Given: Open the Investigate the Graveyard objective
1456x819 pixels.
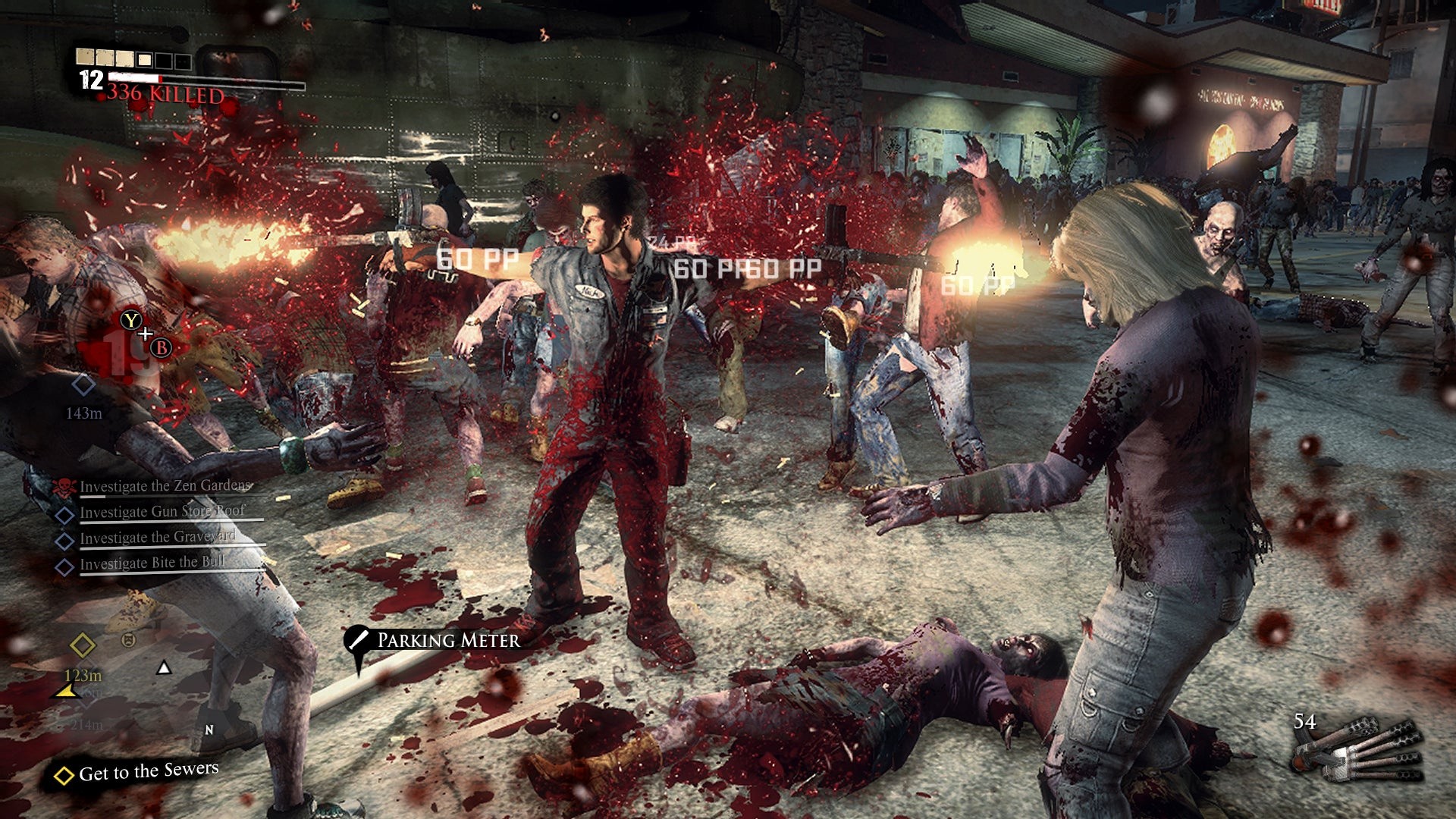Looking at the screenshot, I should point(157,538).
